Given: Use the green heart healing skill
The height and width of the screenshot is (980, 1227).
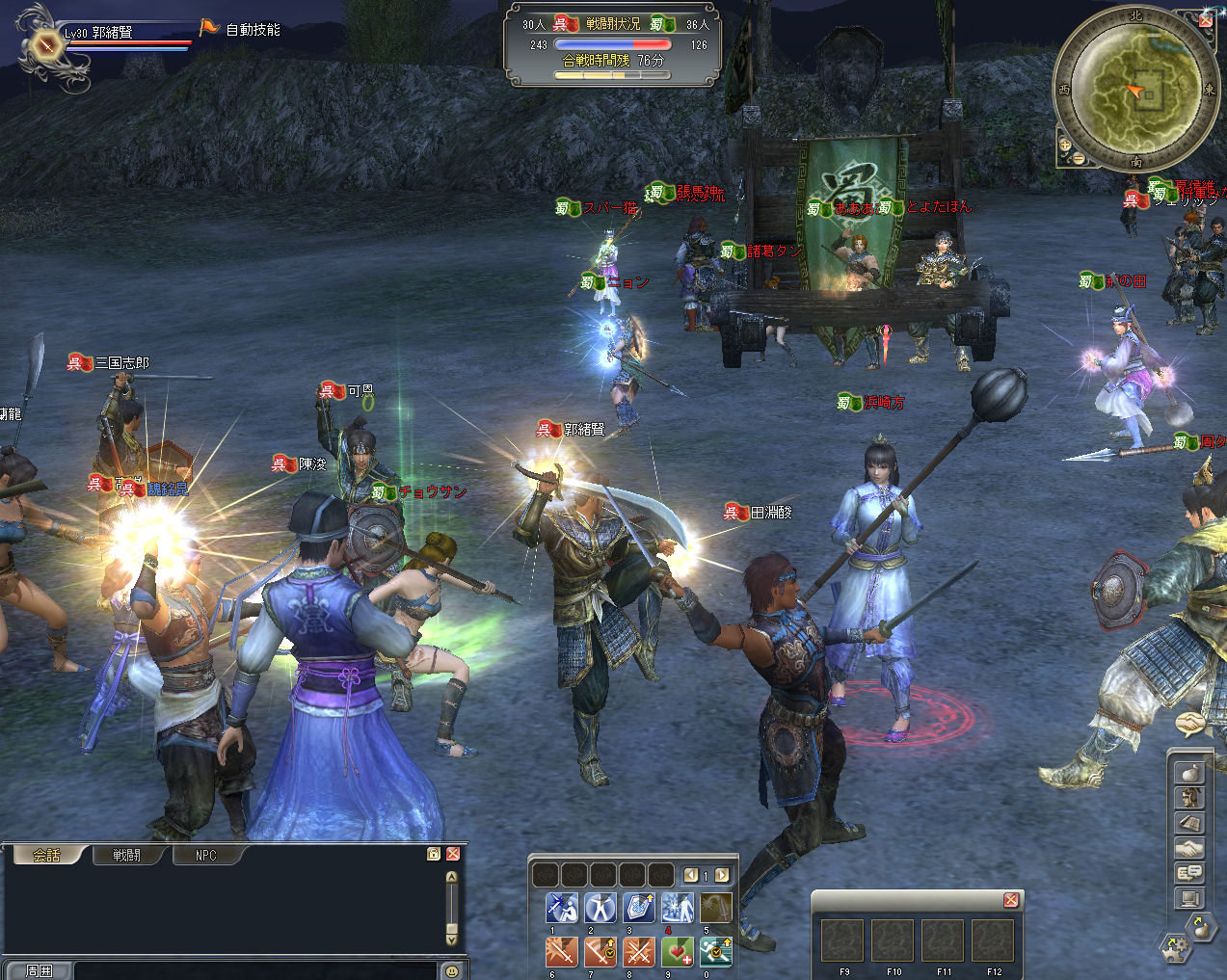Looking at the screenshot, I should (678, 951).
